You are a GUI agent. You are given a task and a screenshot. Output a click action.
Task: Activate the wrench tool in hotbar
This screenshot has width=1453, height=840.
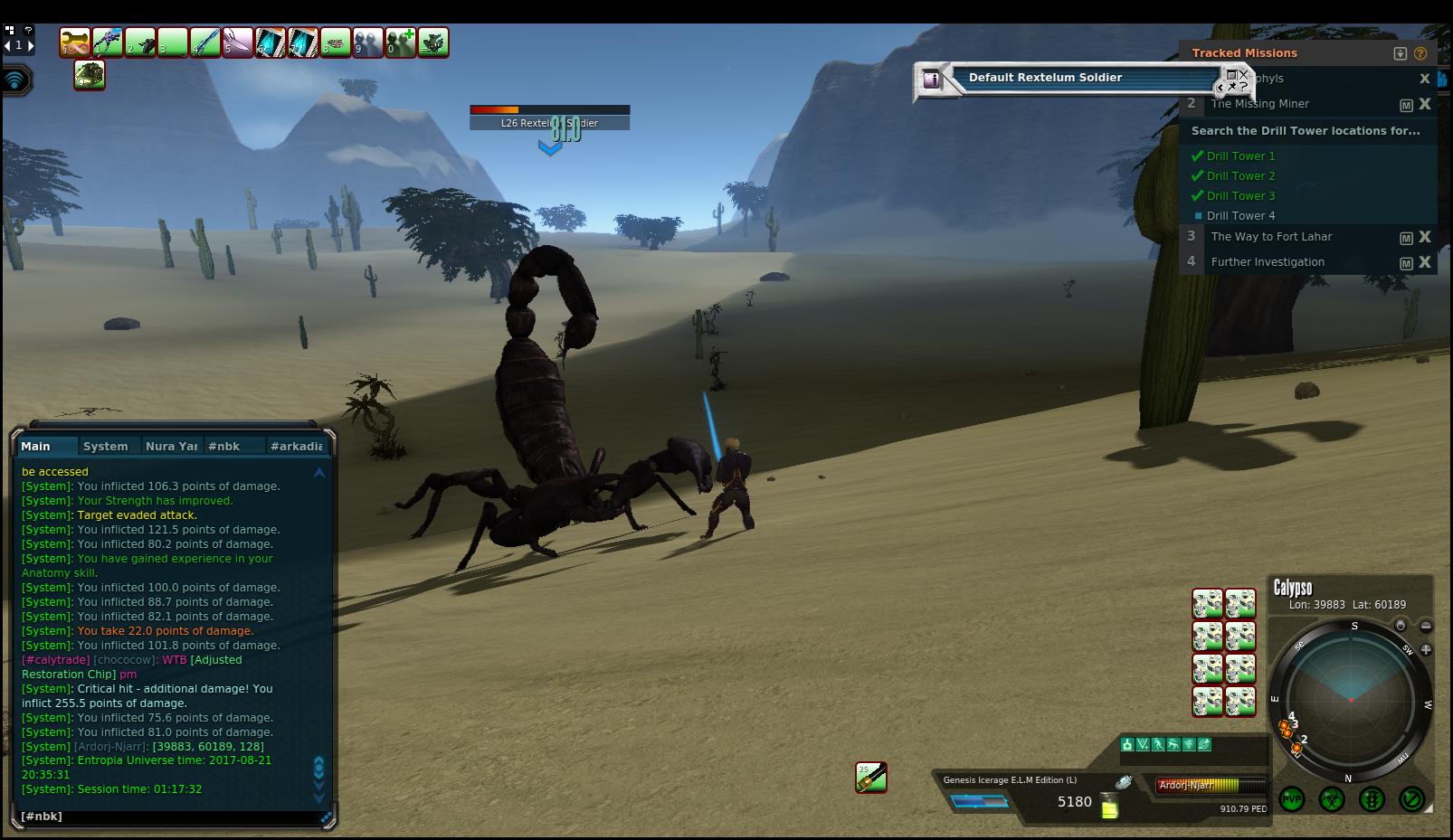[75, 42]
